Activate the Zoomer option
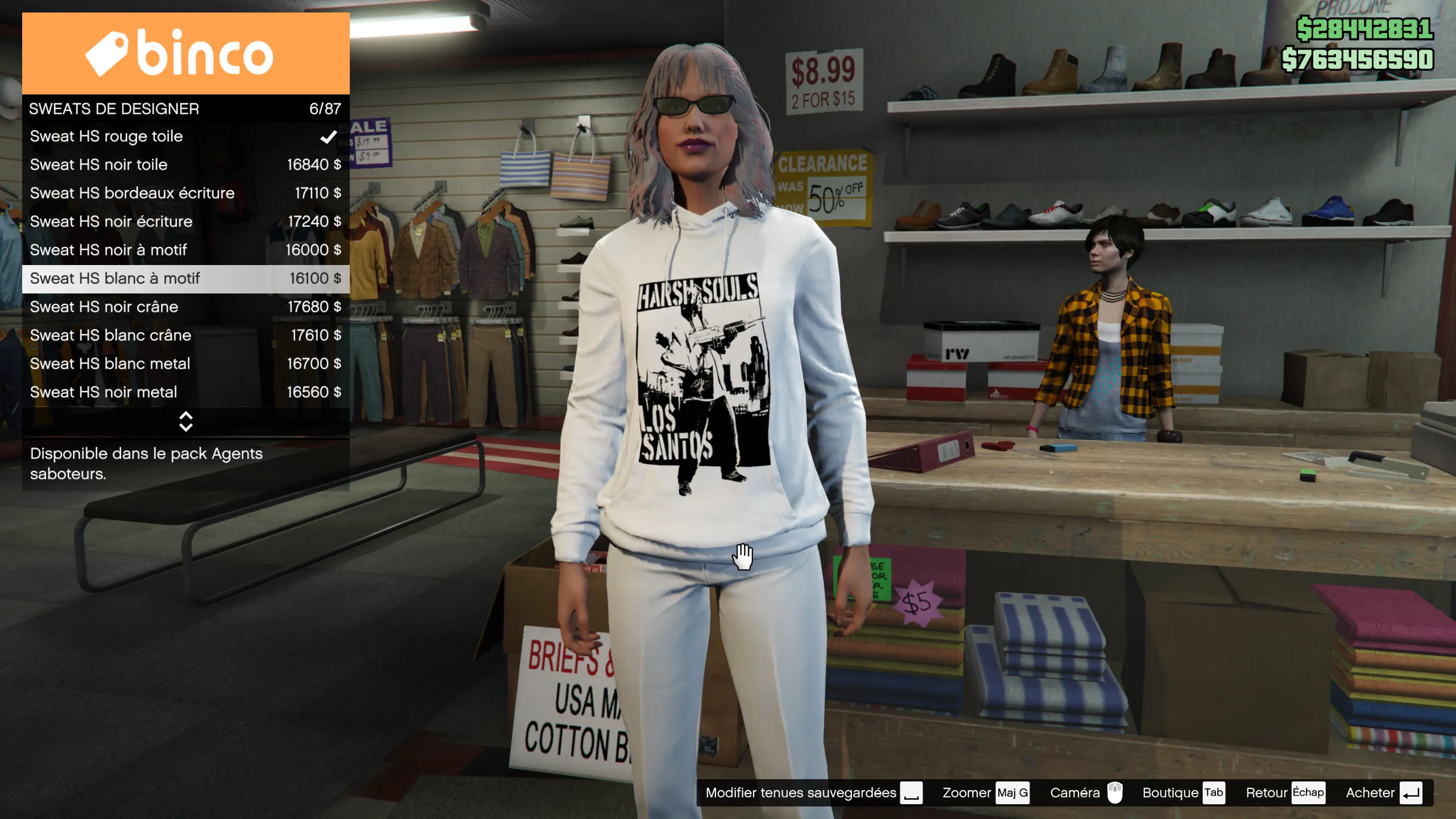Viewport: 1456px width, 819px height. click(985, 793)
